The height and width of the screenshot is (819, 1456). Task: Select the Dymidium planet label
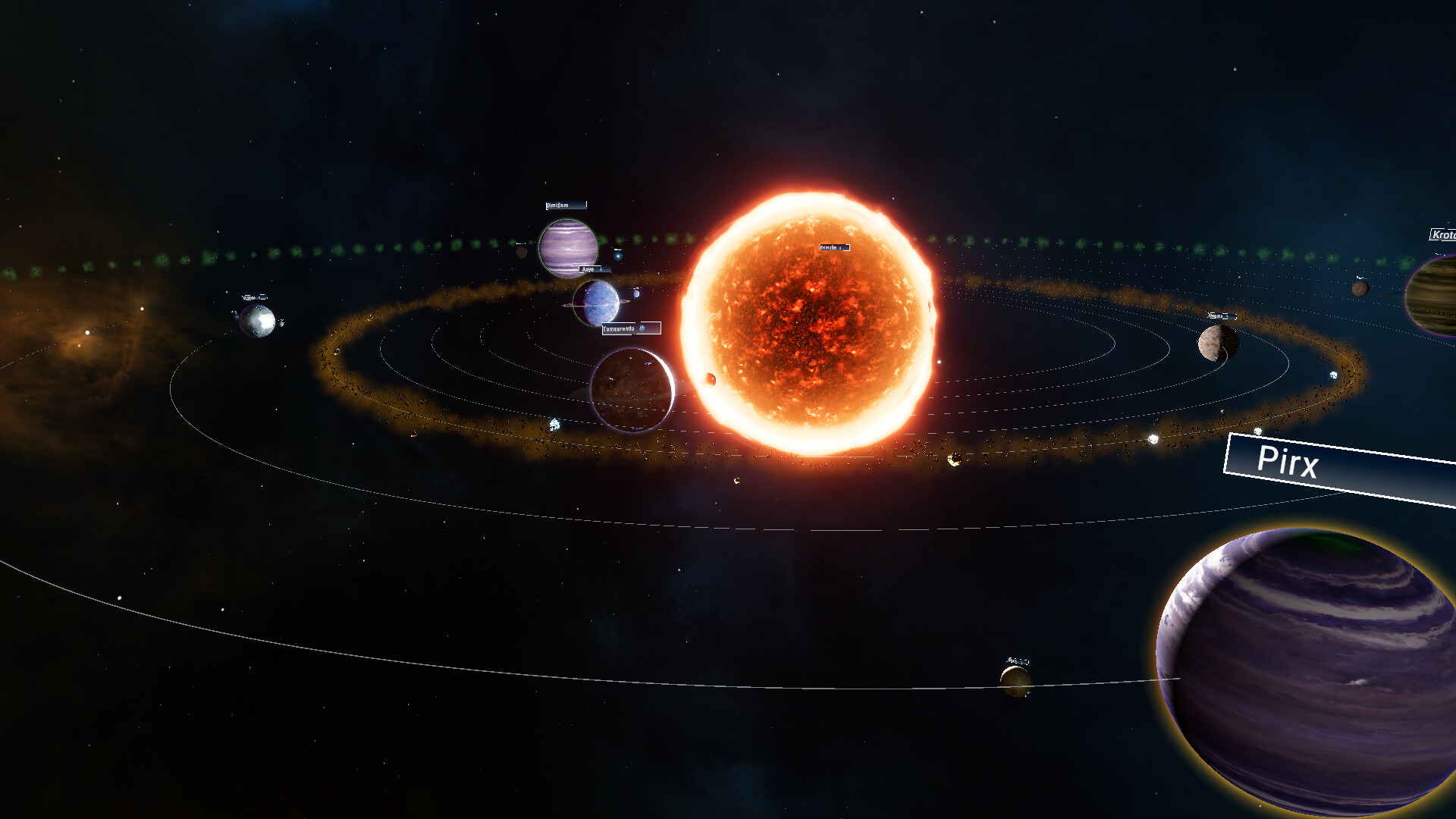click(x=565, y=205)
